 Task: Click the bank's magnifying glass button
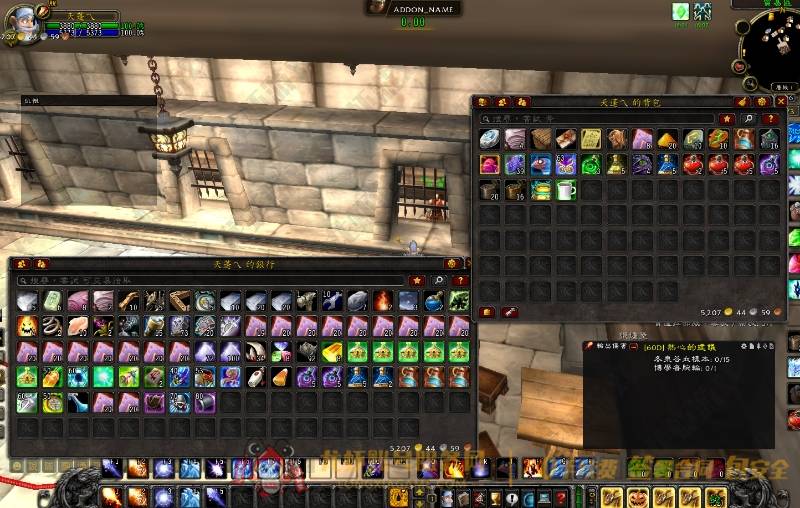pyautogui.click(x=438, y=281)
